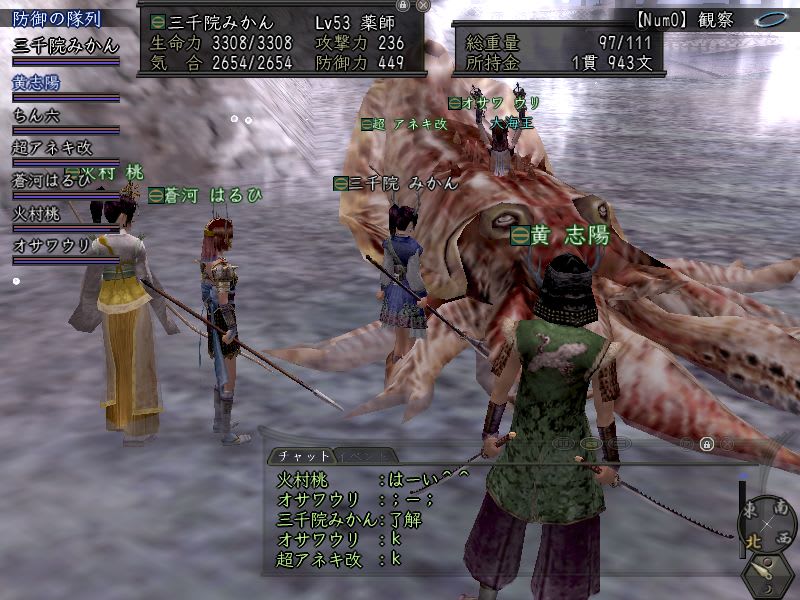The height and width of the screenshot is (600, 800).
Task: Click the blue ring icon beside 観察
Action: click(x=769, y=18)
